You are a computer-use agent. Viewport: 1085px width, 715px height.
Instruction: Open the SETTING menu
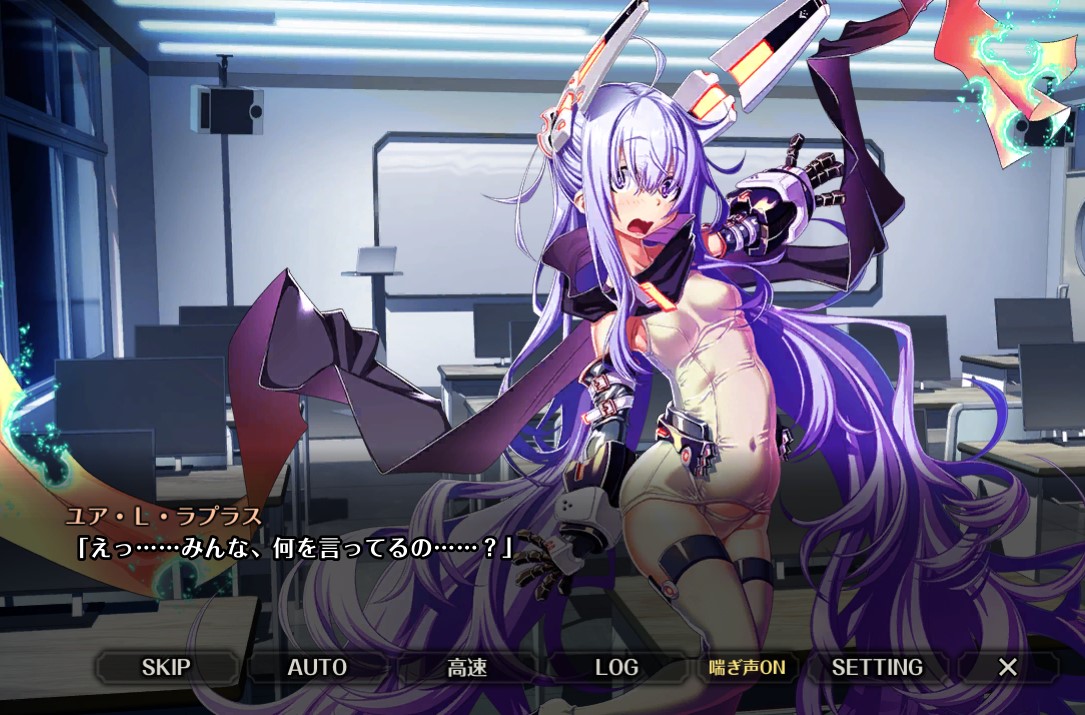[x=877, y=667]
